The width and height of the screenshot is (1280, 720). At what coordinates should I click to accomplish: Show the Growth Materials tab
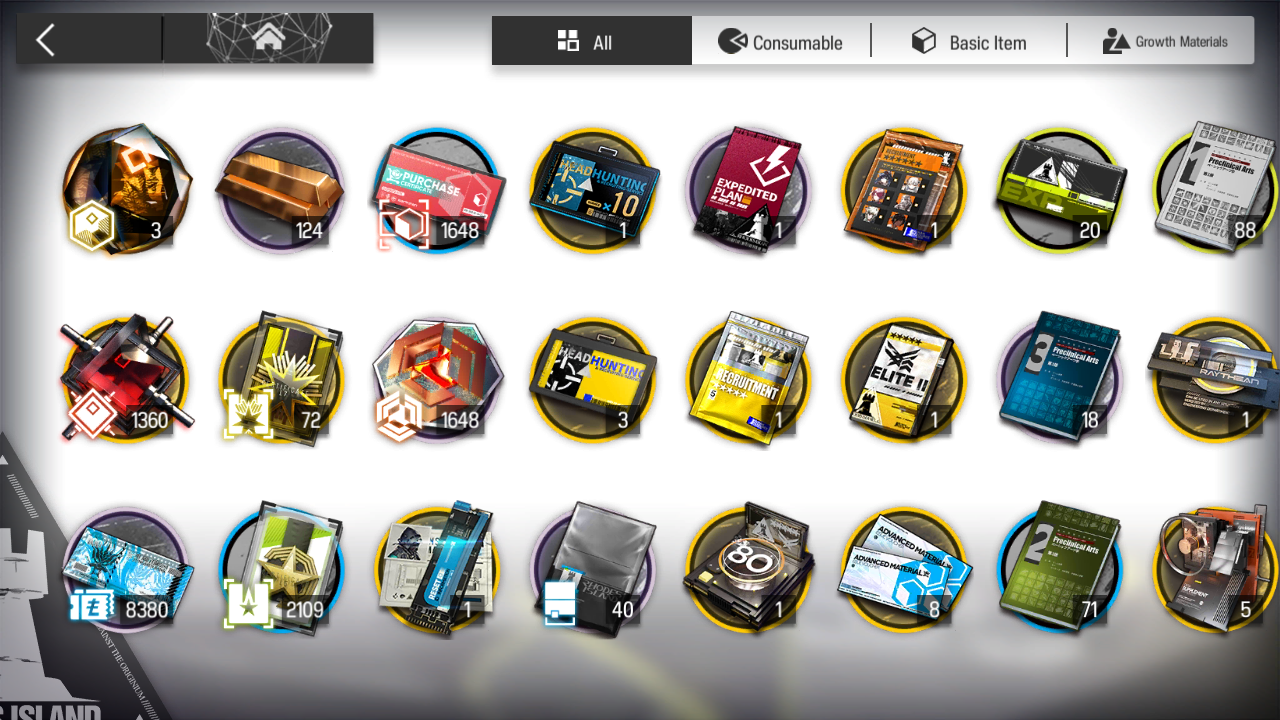coord(1165,42)
